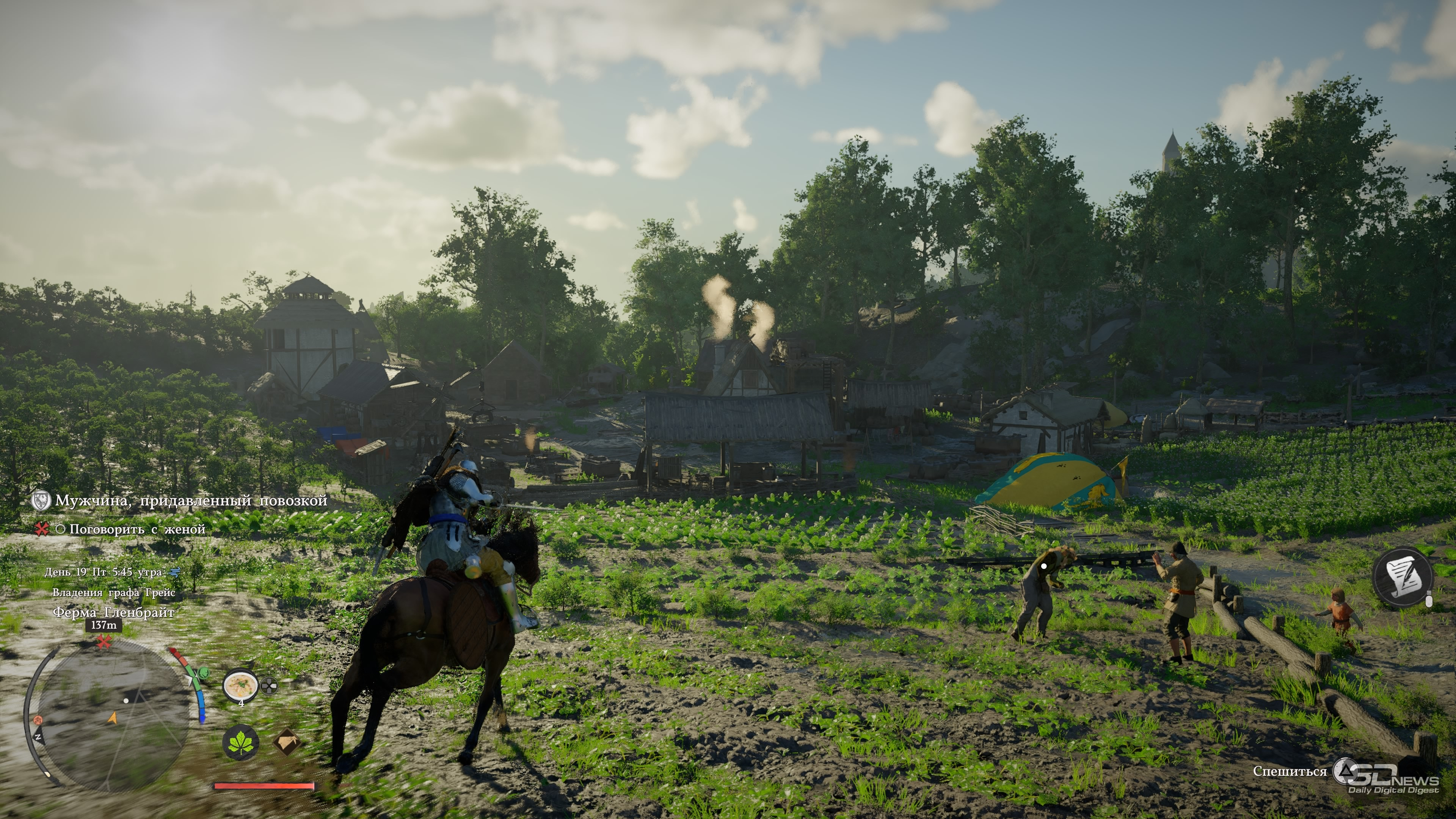Select the red cross quest marker on minimap
Image resolution: width=1456 pixels, height=819 pixels.
click(x=103, y=642)
